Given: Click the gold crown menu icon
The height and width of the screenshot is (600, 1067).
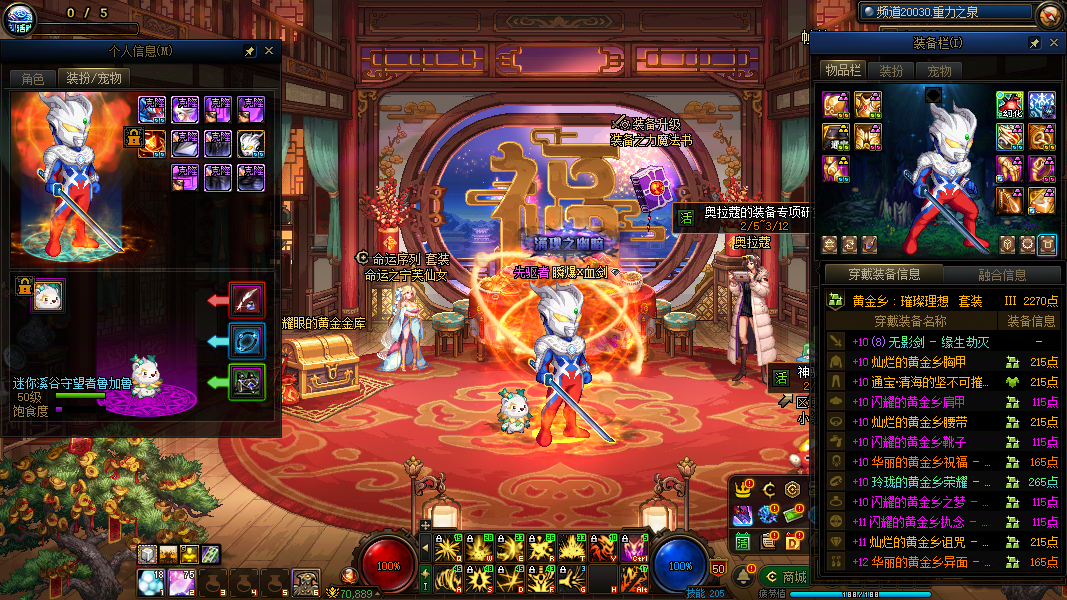Looking at the screenshot, I should coord(743,489).
